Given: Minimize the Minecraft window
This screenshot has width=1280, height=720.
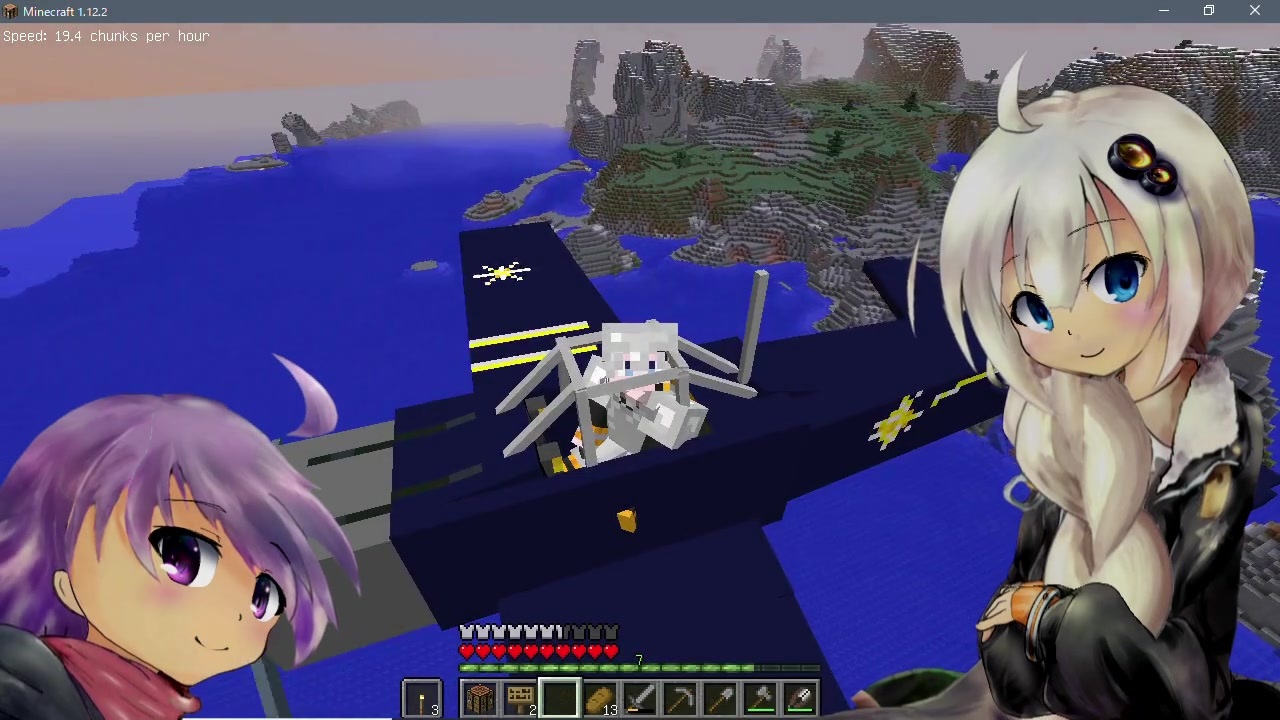Looking at the screenshot, I should pyautogui.click(x=1163, y=11).
